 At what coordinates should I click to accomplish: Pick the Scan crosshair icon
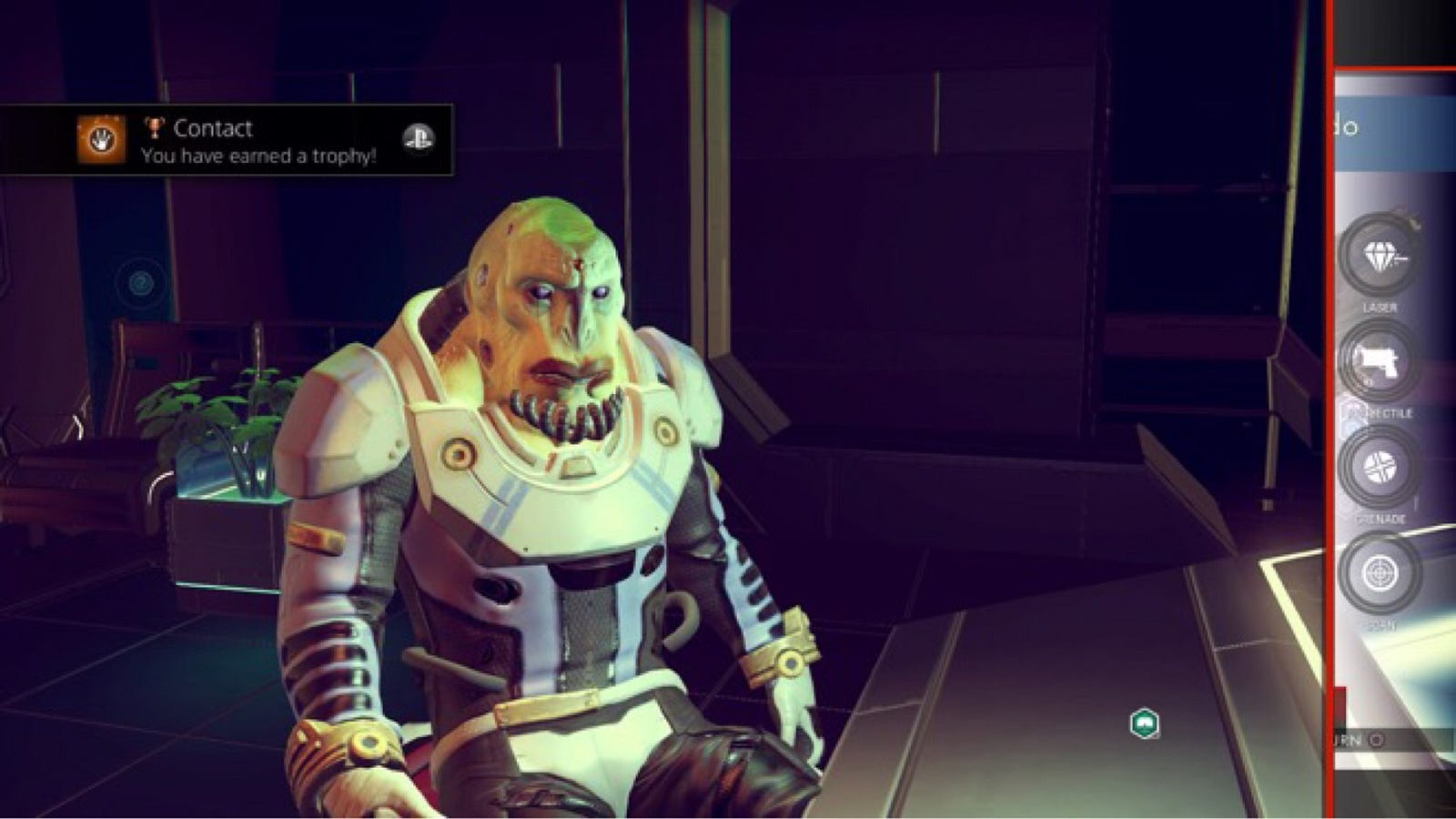point(1381,574)
